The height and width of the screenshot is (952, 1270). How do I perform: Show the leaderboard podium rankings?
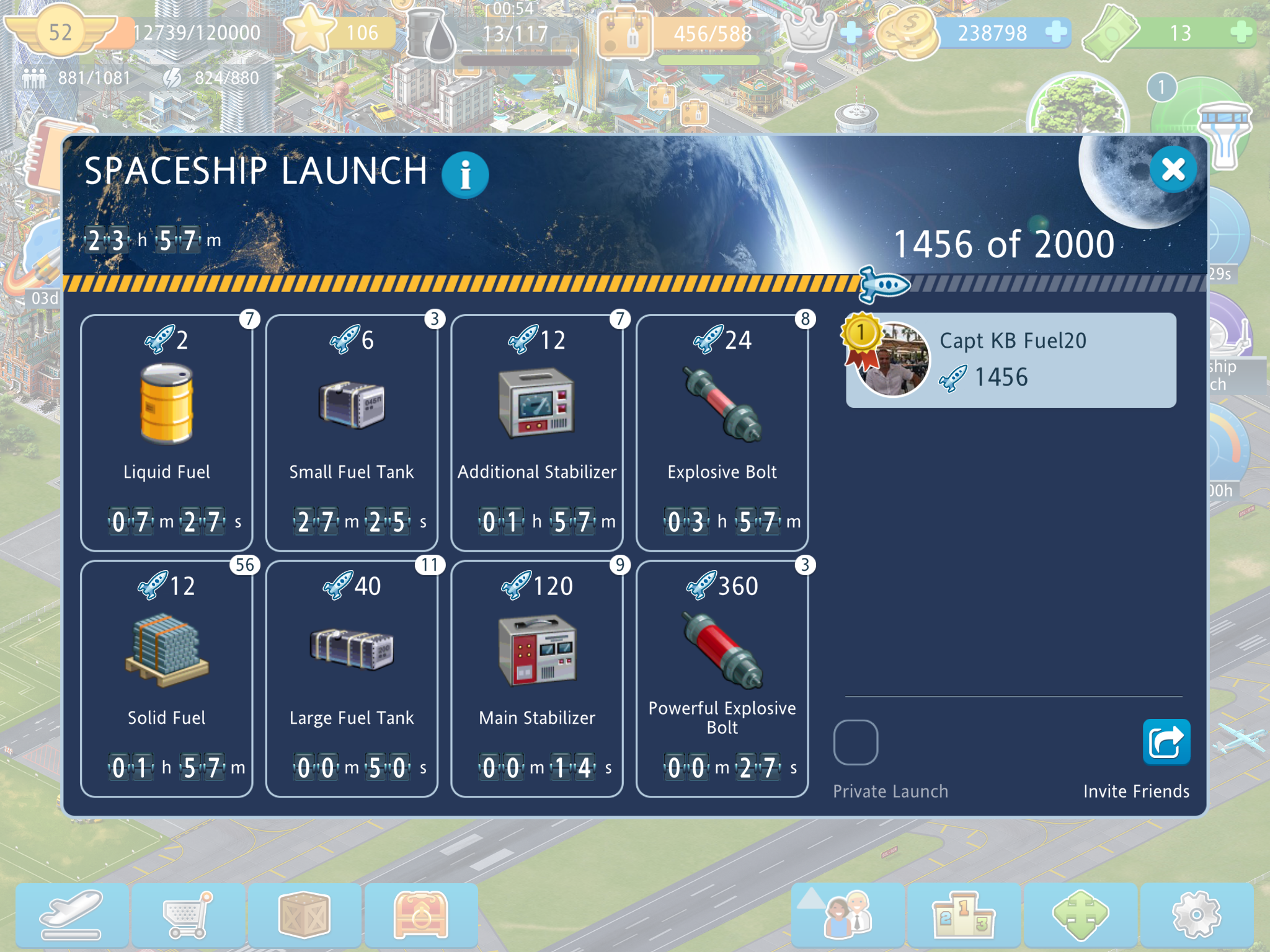pyautogui.click(x=964, y=915)
